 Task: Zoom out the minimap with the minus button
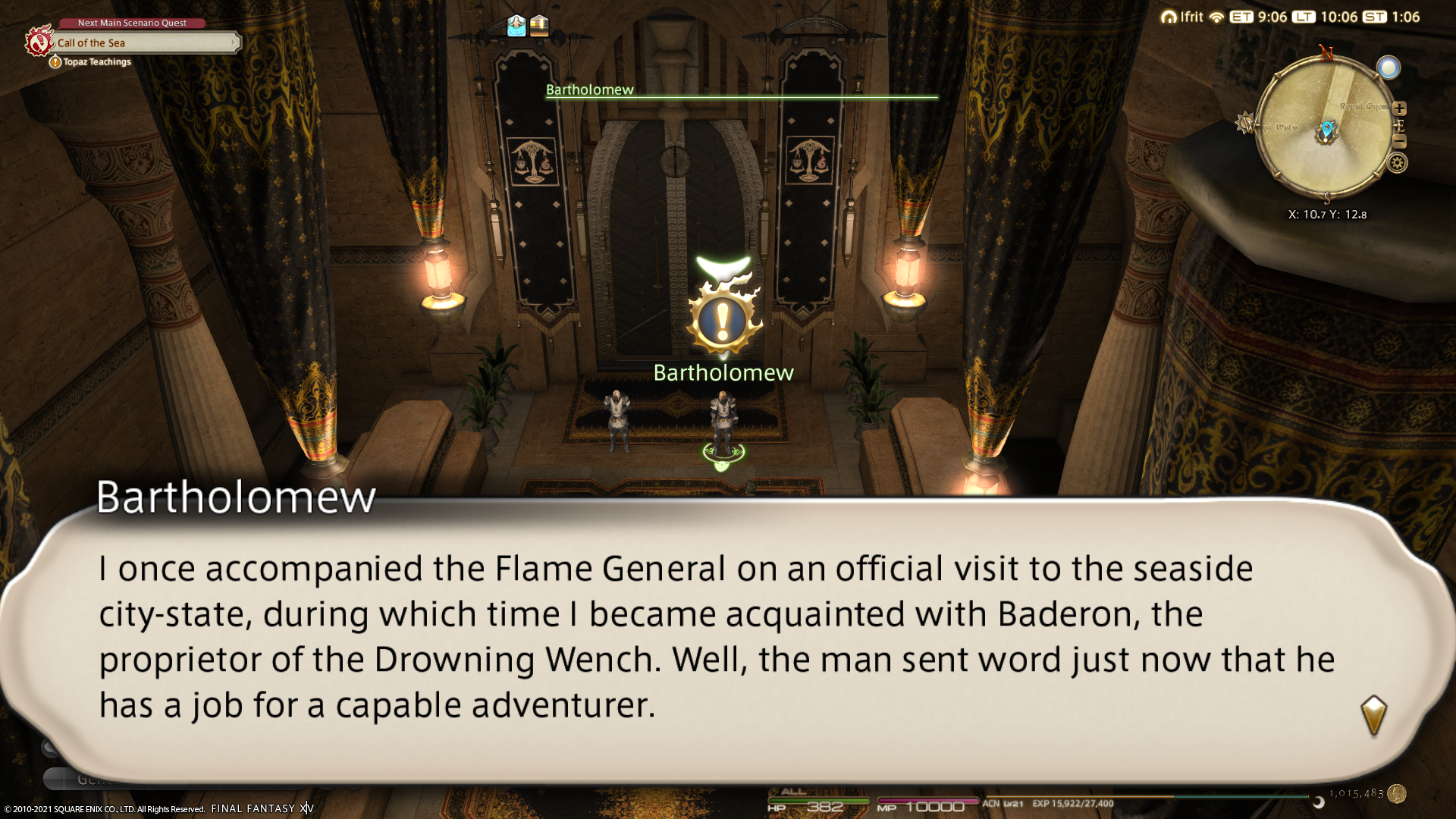click(x=1400, y=142)
